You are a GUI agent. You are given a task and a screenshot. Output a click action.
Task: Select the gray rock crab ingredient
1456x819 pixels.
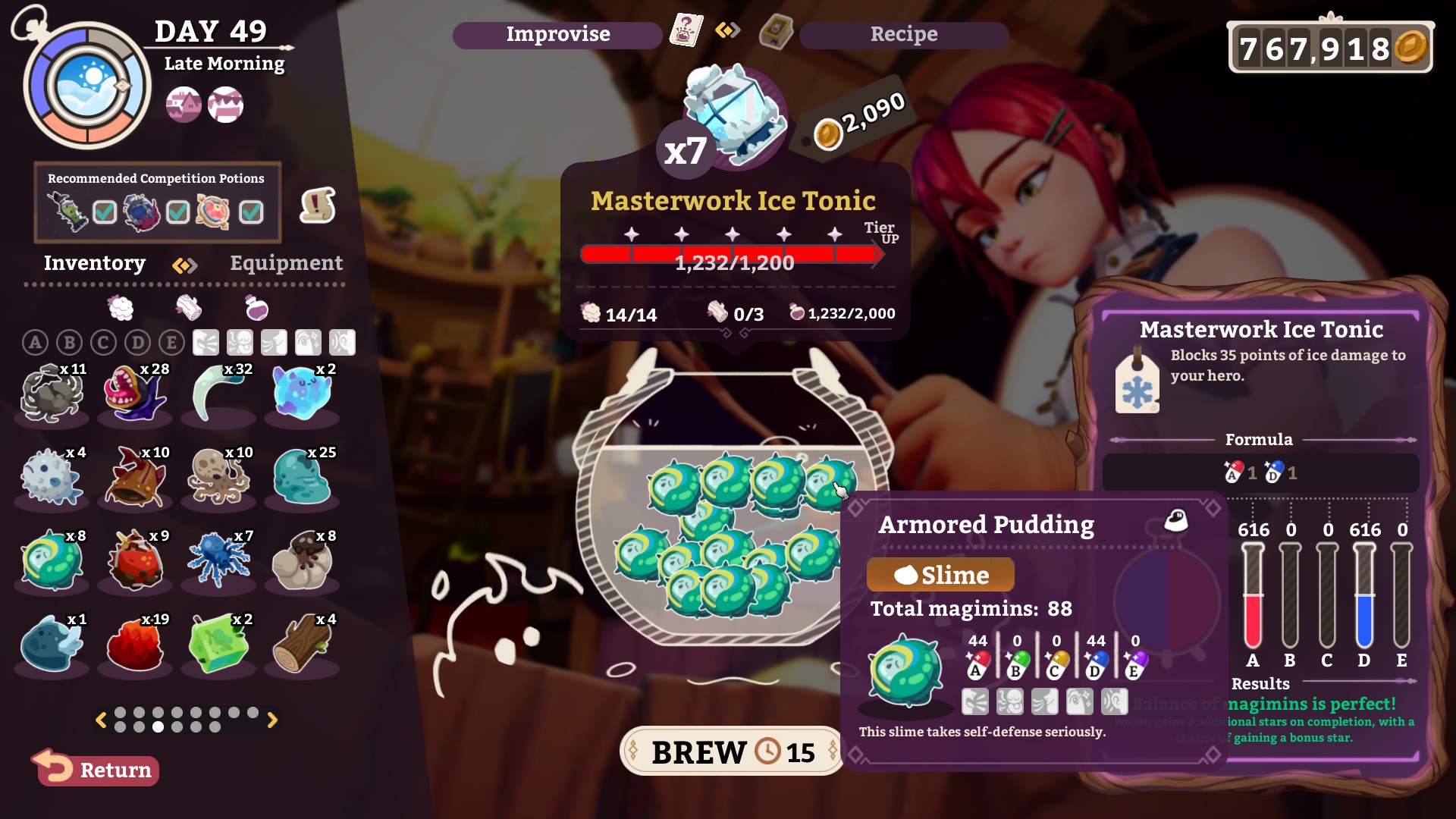pyautogui.click(x=51, y=394)
